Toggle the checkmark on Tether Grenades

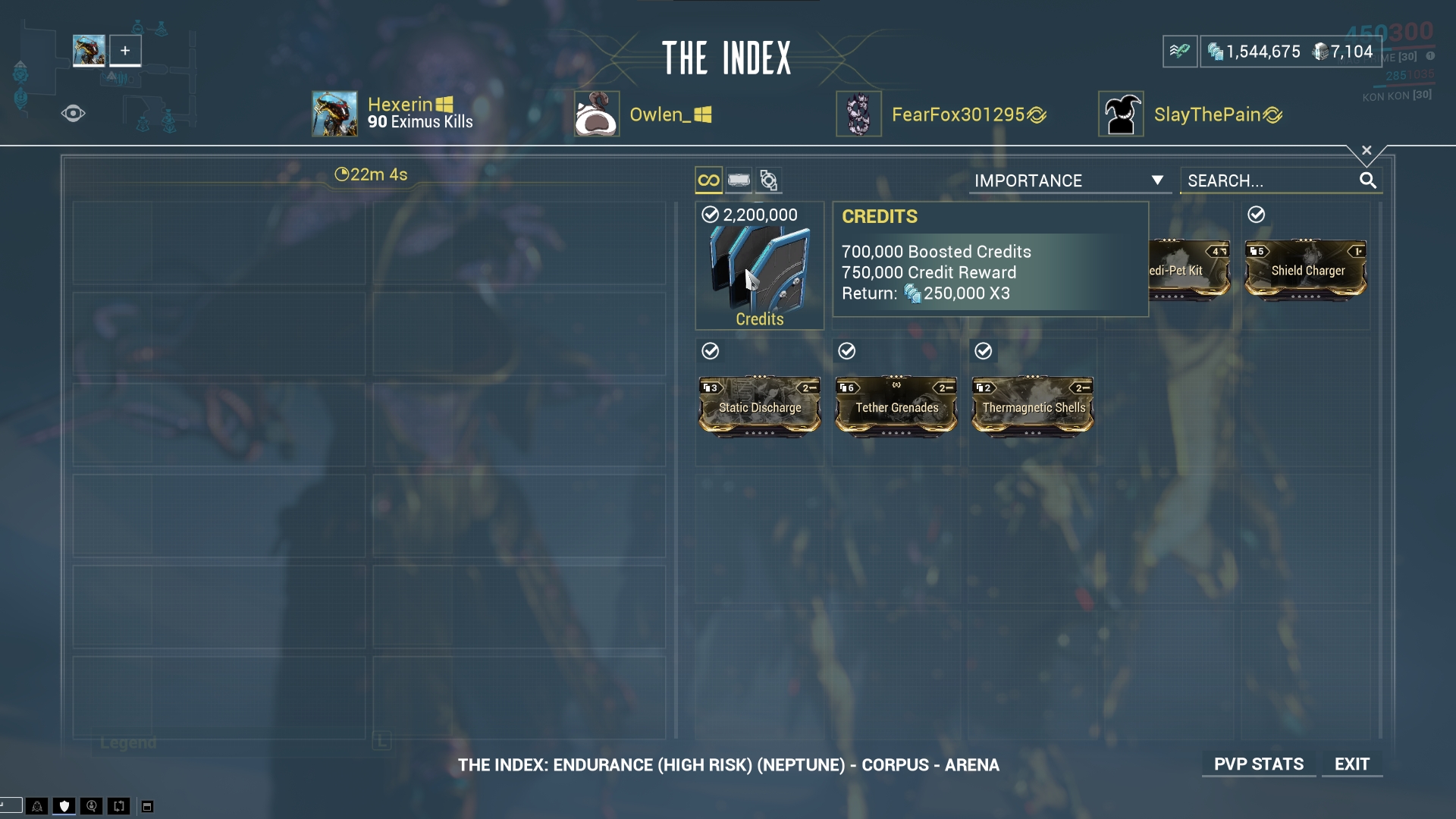coord(848,351)
